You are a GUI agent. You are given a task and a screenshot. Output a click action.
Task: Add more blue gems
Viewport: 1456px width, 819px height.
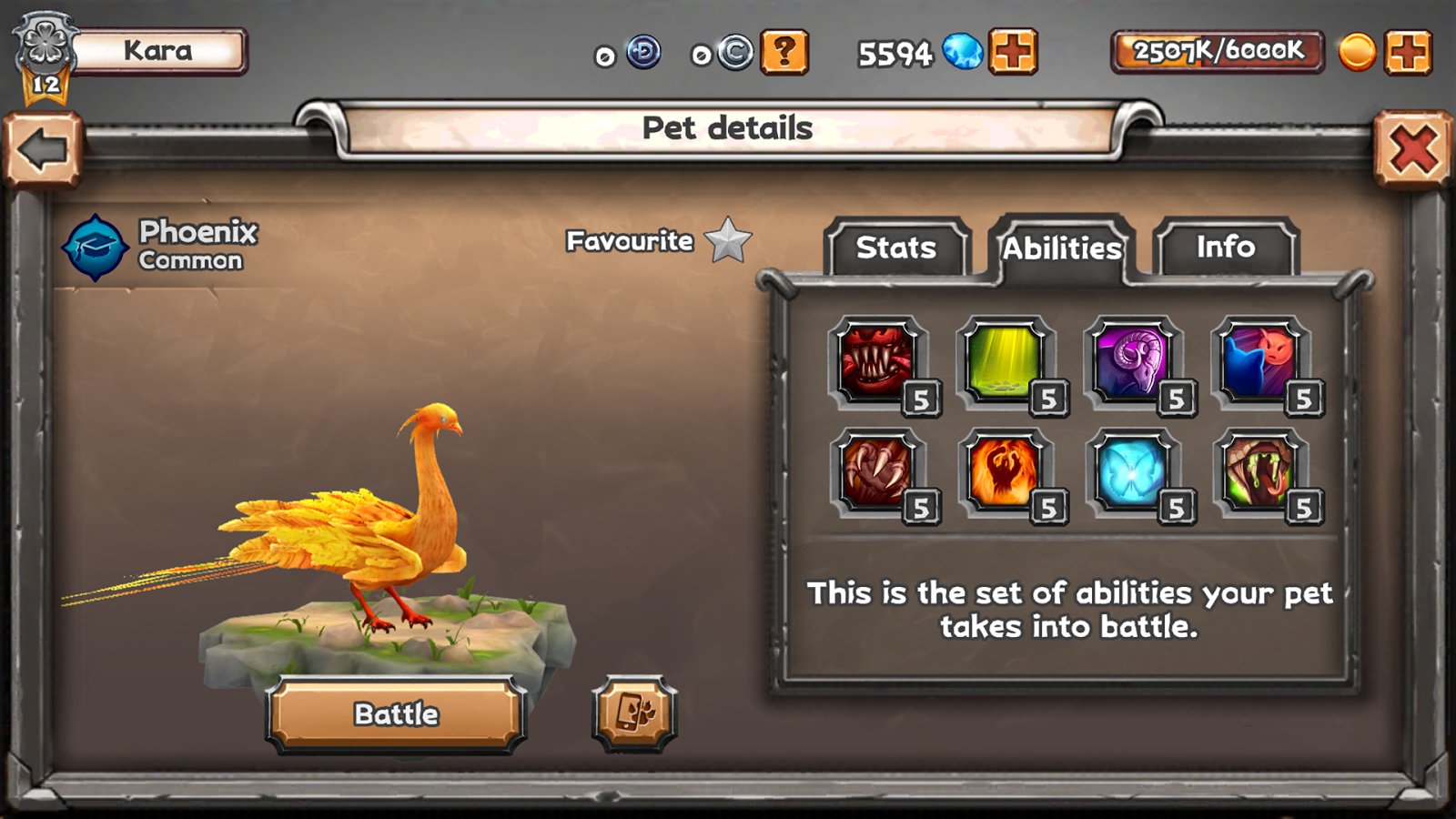click(1013, 52)
